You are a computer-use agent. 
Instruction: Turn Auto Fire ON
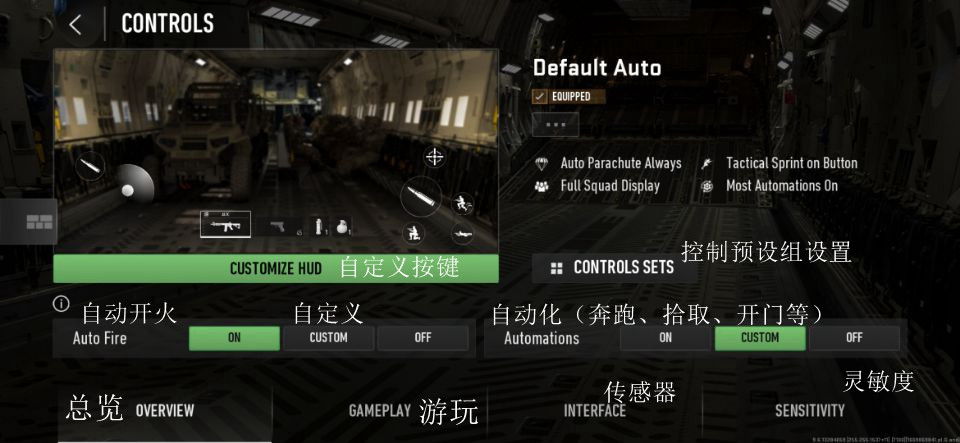coord(234,338)
